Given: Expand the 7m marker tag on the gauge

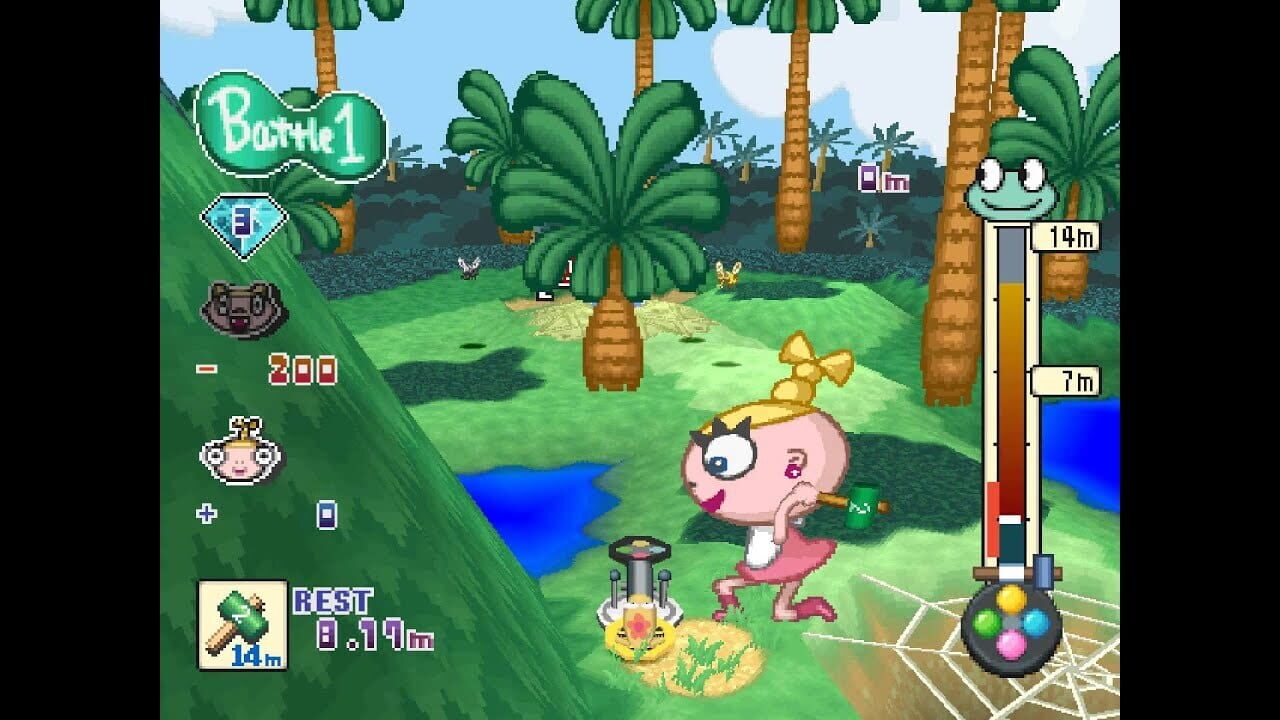Looking at the screenshot, I should point(1066,380).
